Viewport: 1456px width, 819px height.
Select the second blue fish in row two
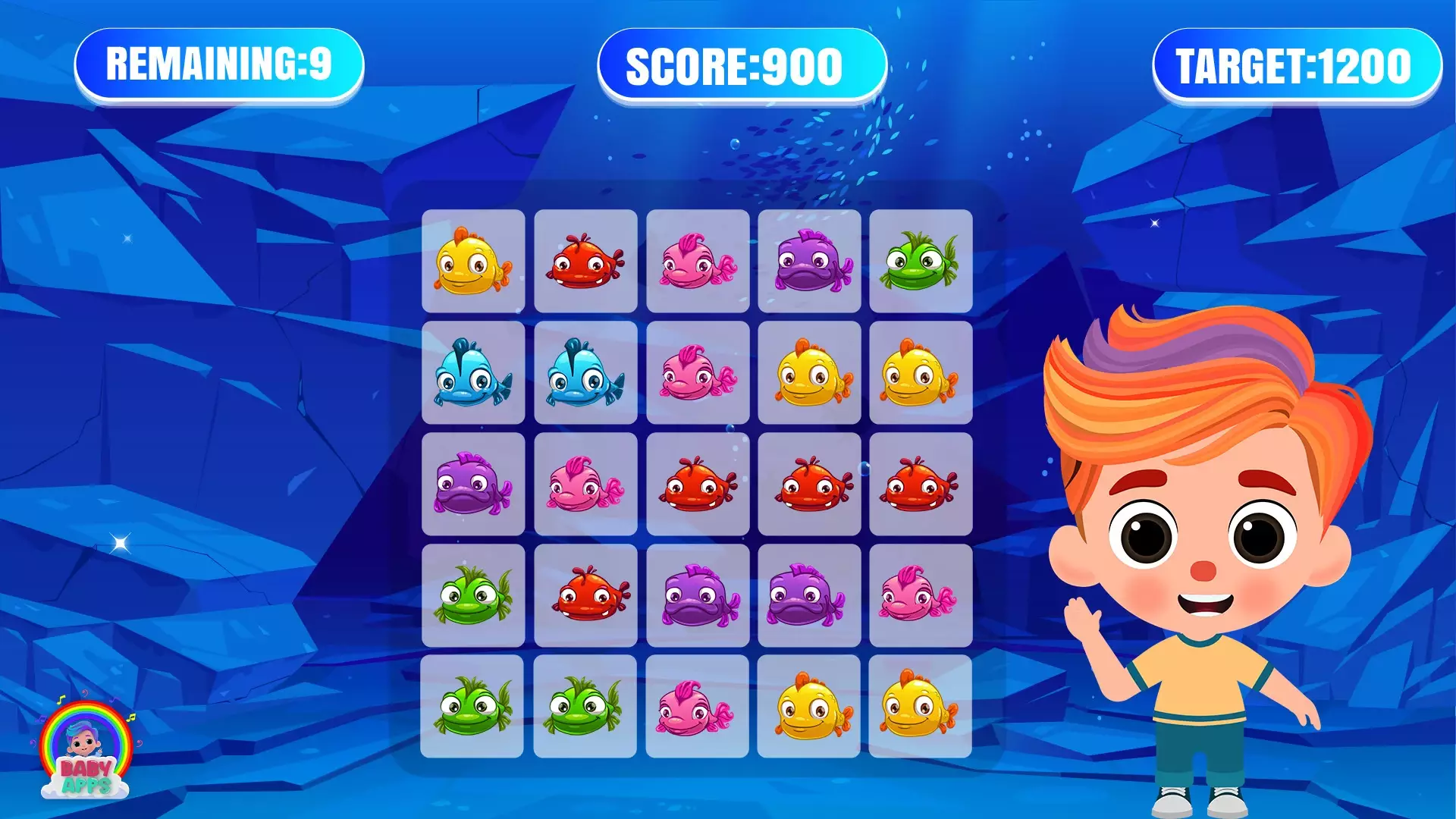(585, 374)
